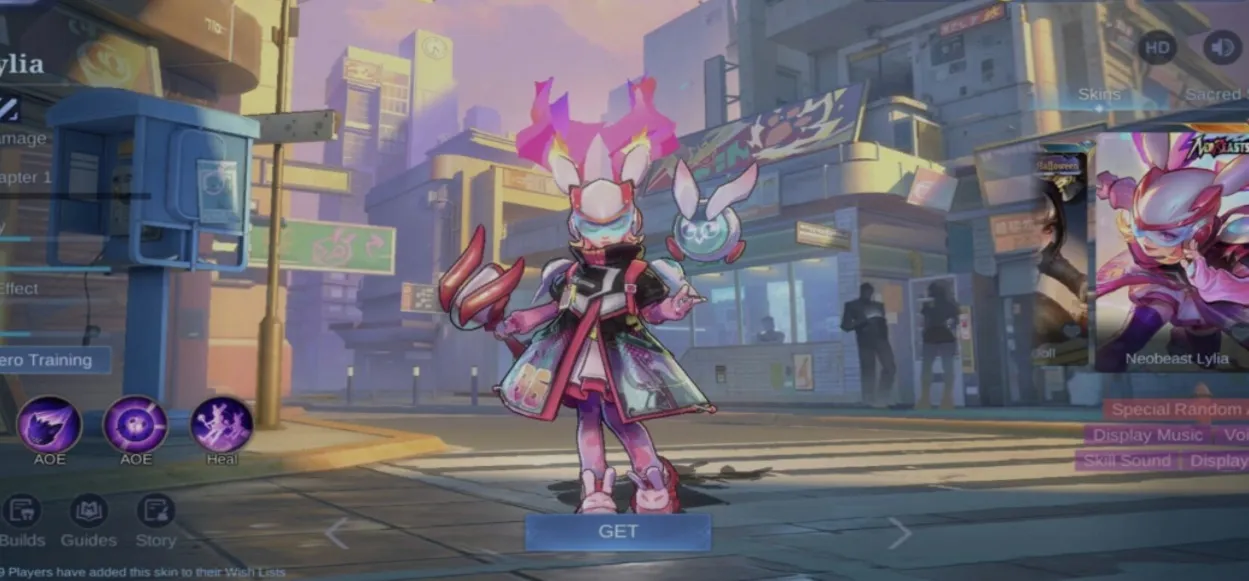The height and width of the screenshot is (581, 1249).
Task: Open the Builds section
Action: pyautogui.click(x=23, y=520)
